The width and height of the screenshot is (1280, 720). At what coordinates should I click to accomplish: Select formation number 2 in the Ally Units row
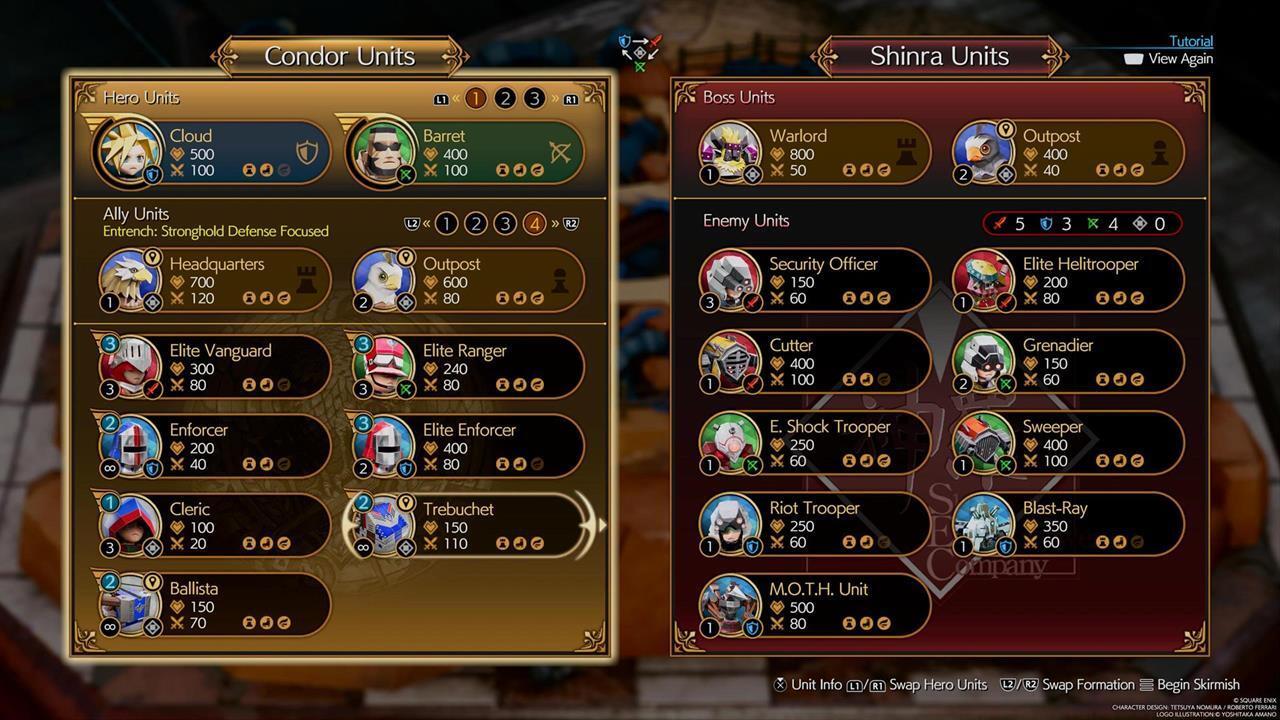[475, 222]
